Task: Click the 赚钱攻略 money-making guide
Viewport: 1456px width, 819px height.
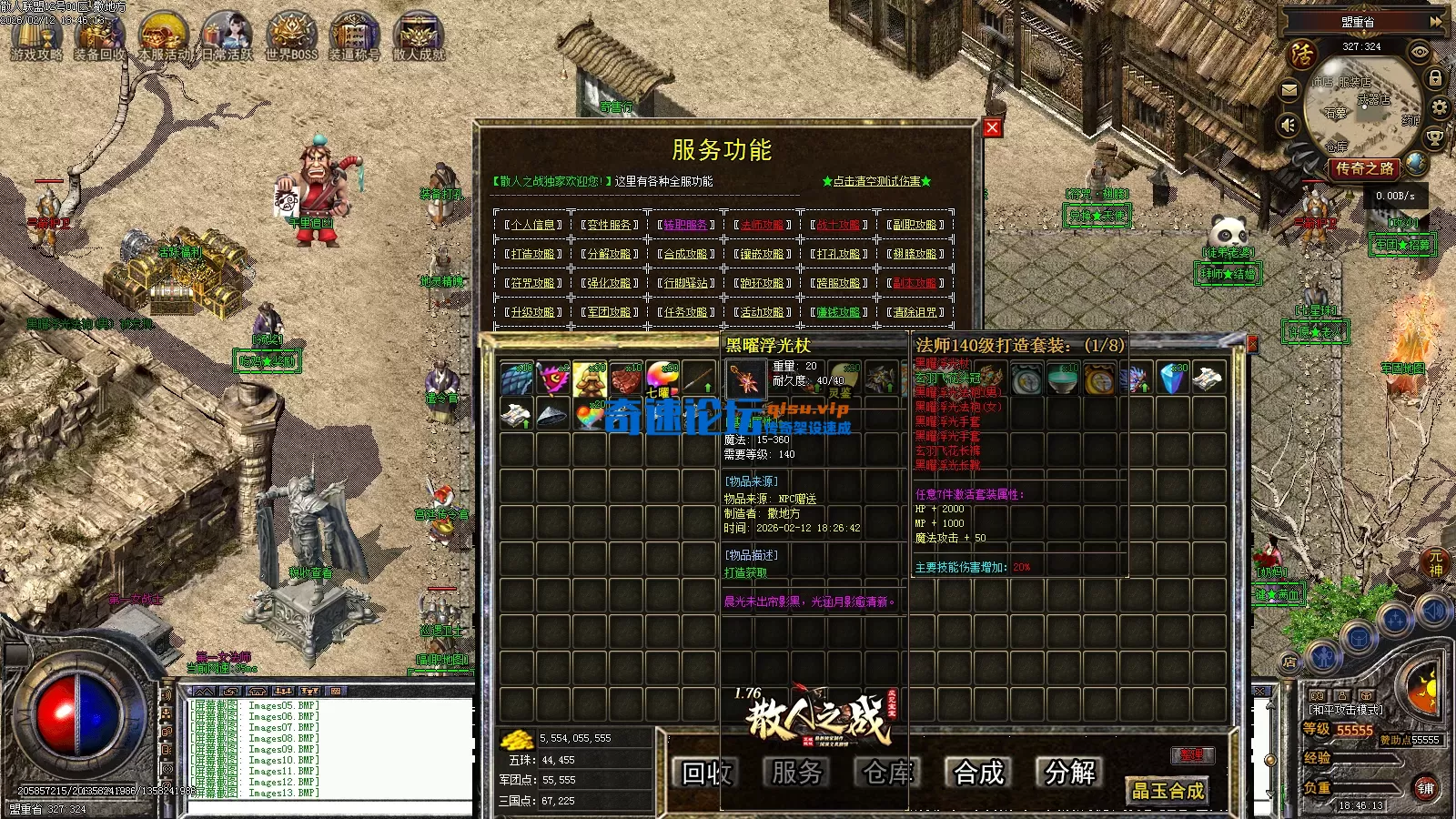Action: point(839,312)
